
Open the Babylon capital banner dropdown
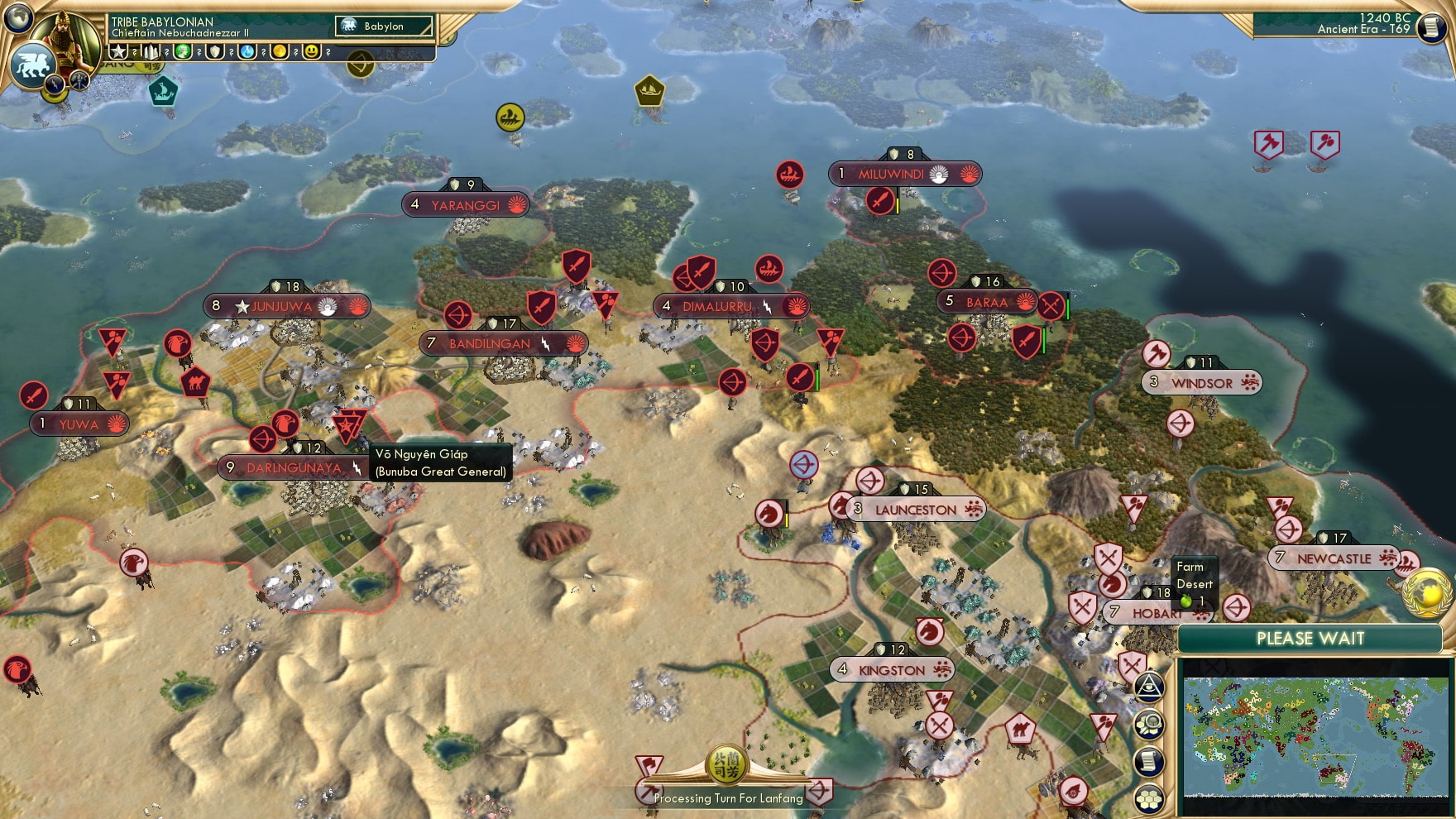point(383,26)
